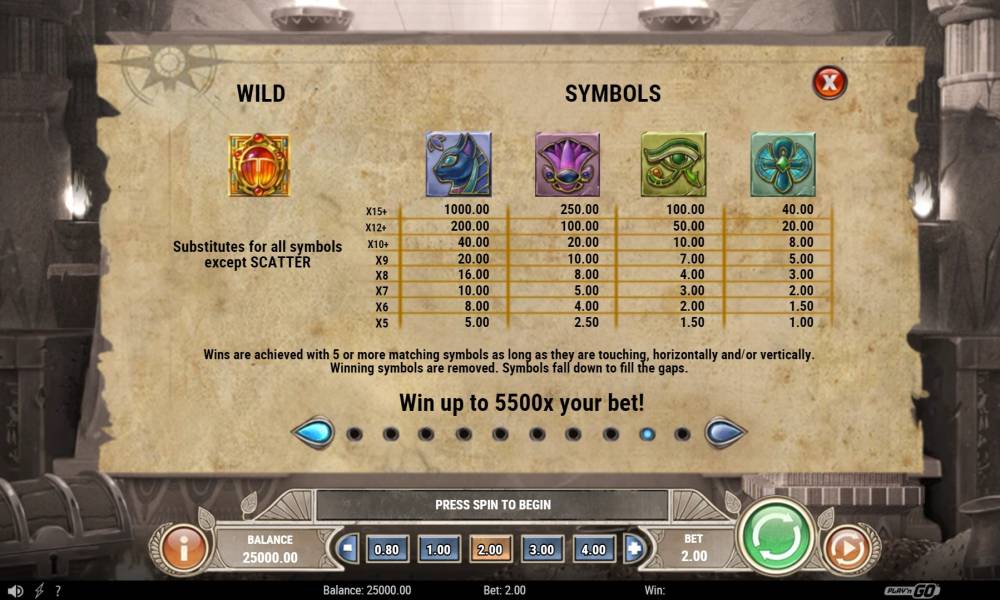The height and width of the screenshot is (600, 1000).
Task: Select the 2.00 bet option
Action: click(x=491, y=549)
